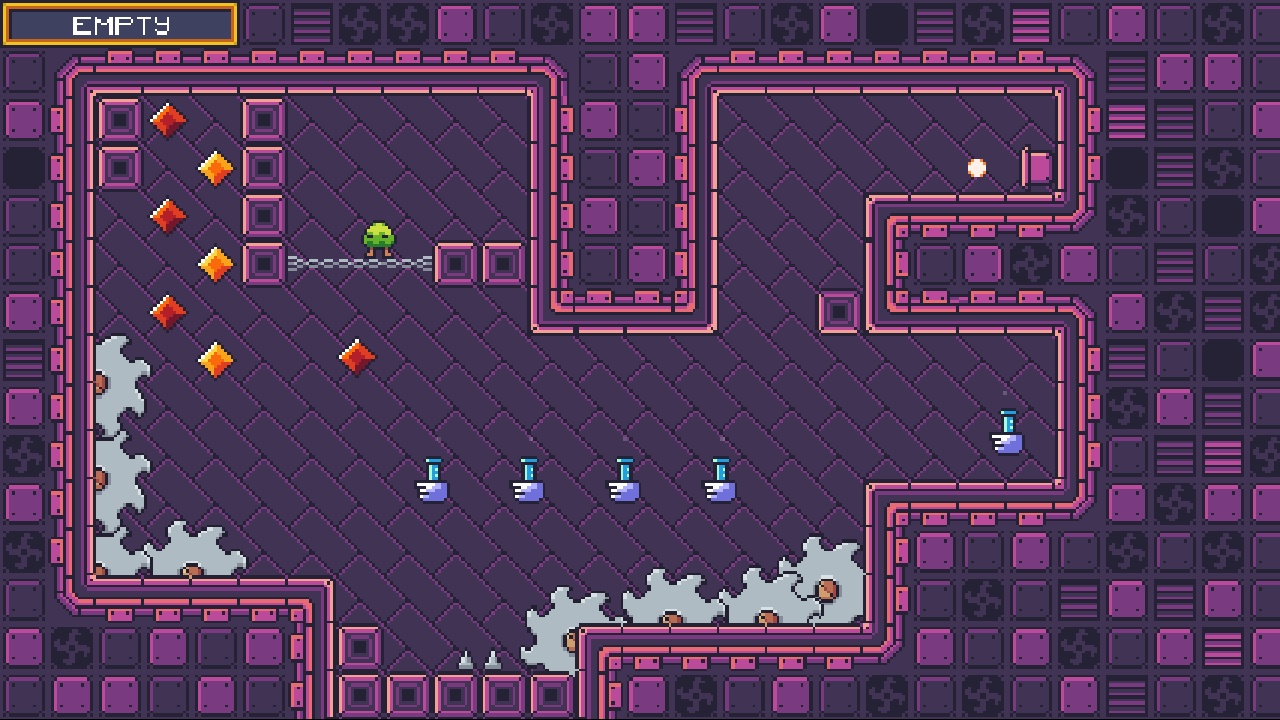The height and width of the screenshot is (720, 1280).
Task: Select the lowest red diamond on the left
Action: [167, 312]
